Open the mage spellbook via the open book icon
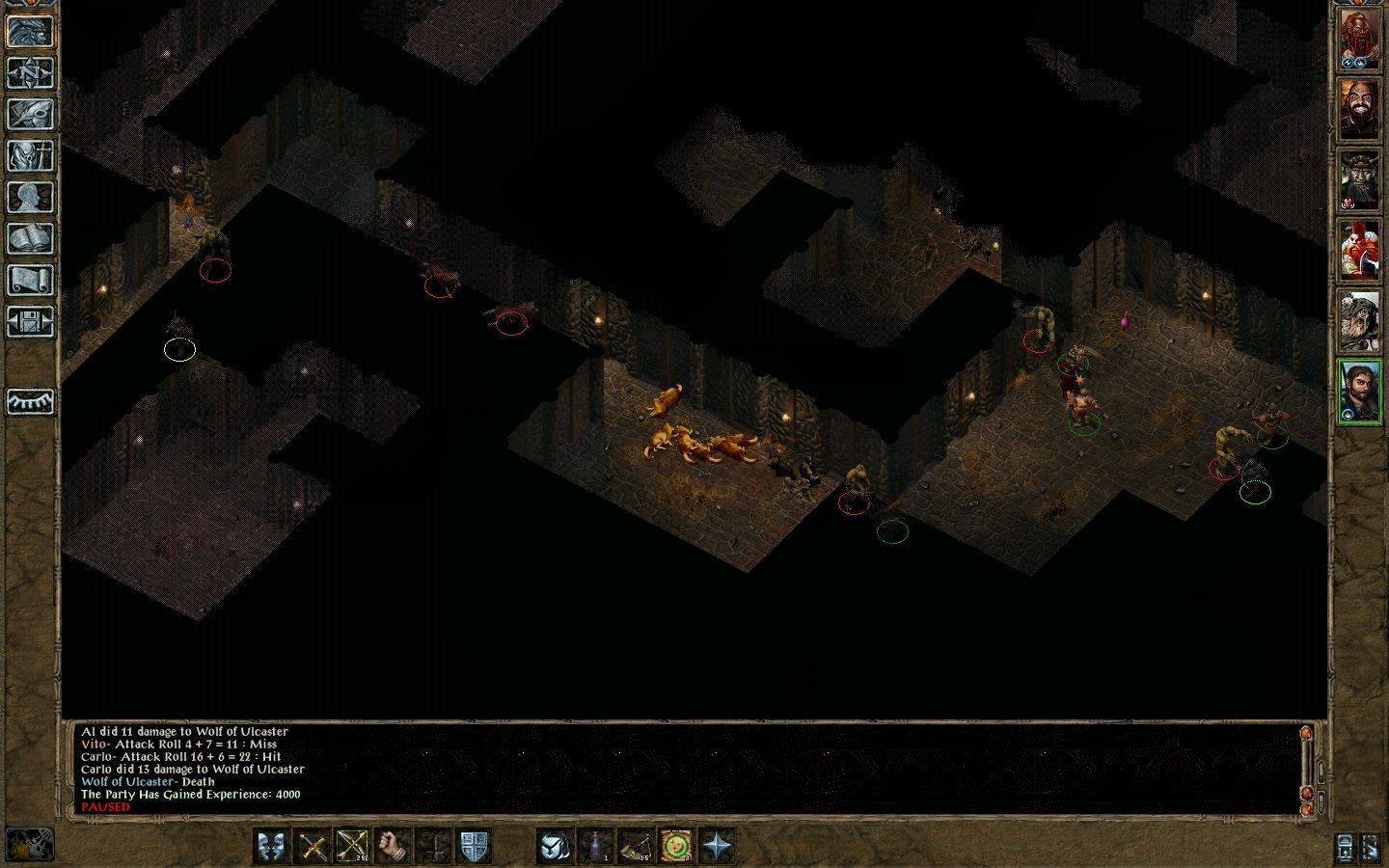Viewport: 1389px width, 868px height. point(30,238)
